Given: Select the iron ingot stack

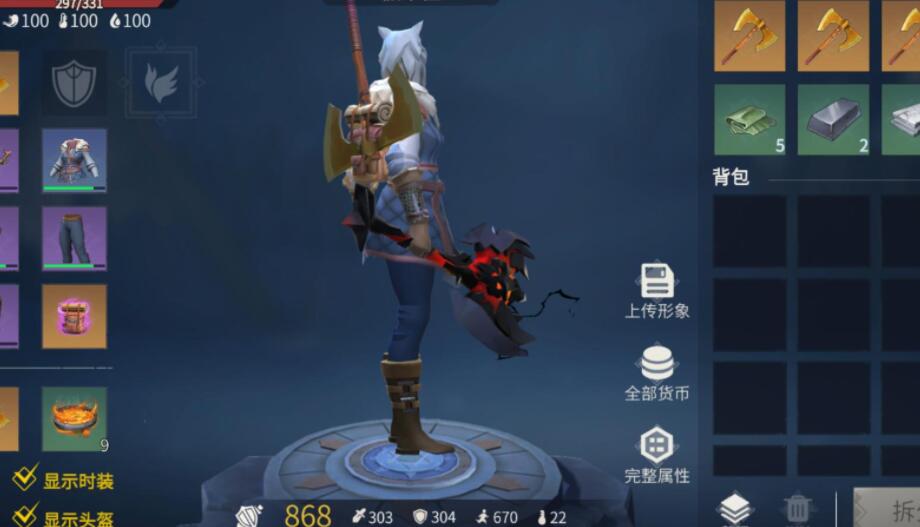Looking at the screenshot, I should [x=832, y=120].
